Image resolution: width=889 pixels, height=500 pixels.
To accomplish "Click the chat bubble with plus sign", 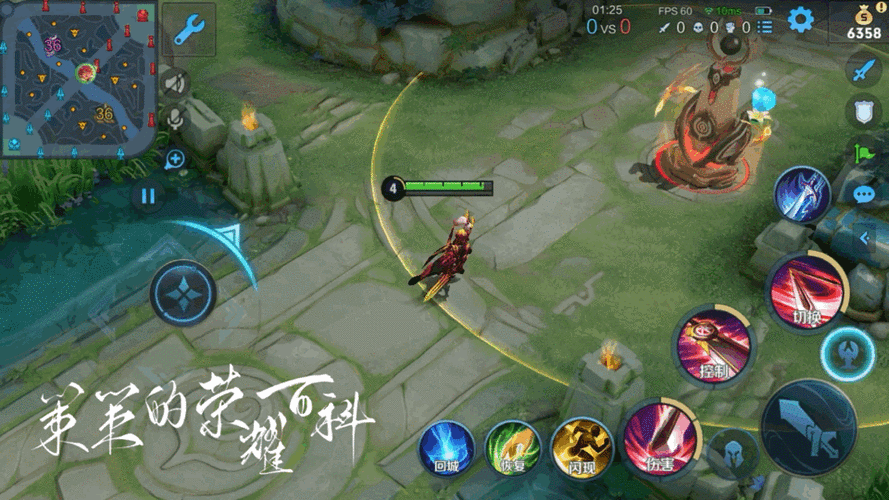I will pyautogui.click(x=175, y=158).
